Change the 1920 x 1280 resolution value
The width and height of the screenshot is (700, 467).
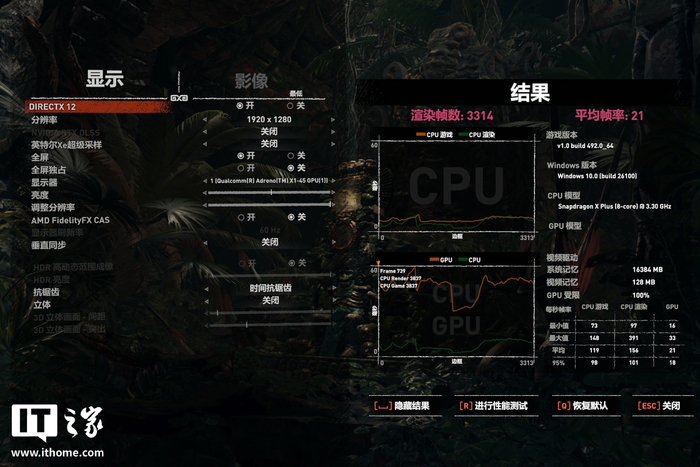coord(269,119)
